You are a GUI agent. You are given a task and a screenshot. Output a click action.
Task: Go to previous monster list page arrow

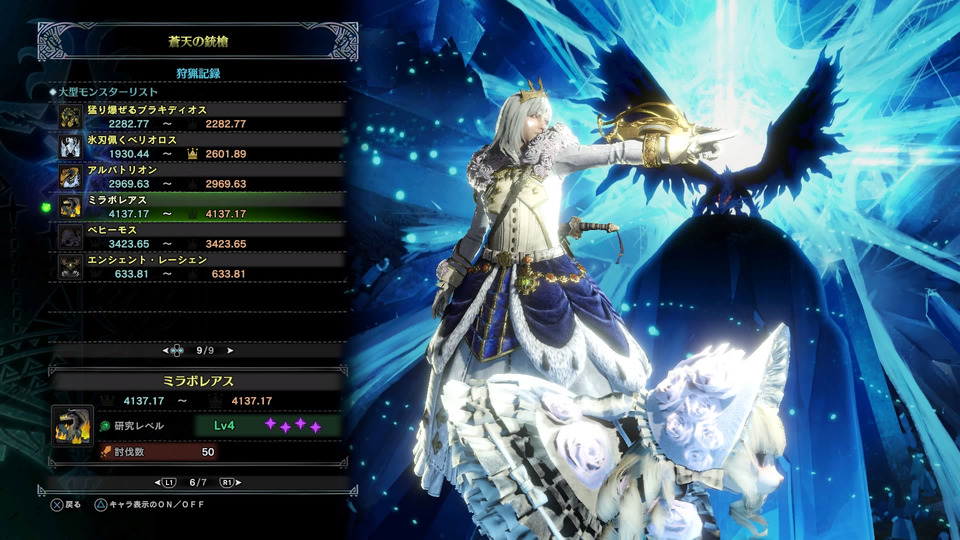click(x=166, y=351)
